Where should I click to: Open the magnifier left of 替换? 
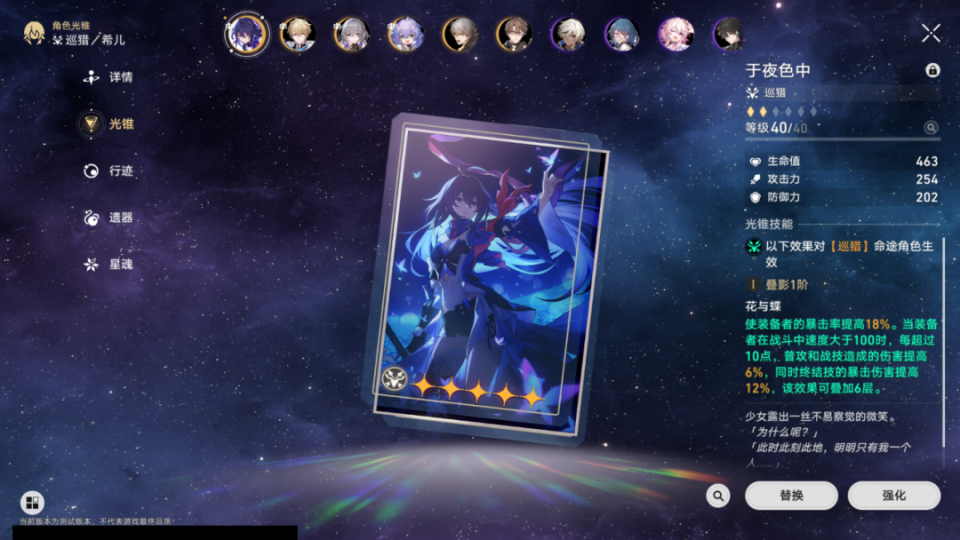click(717, 495)
